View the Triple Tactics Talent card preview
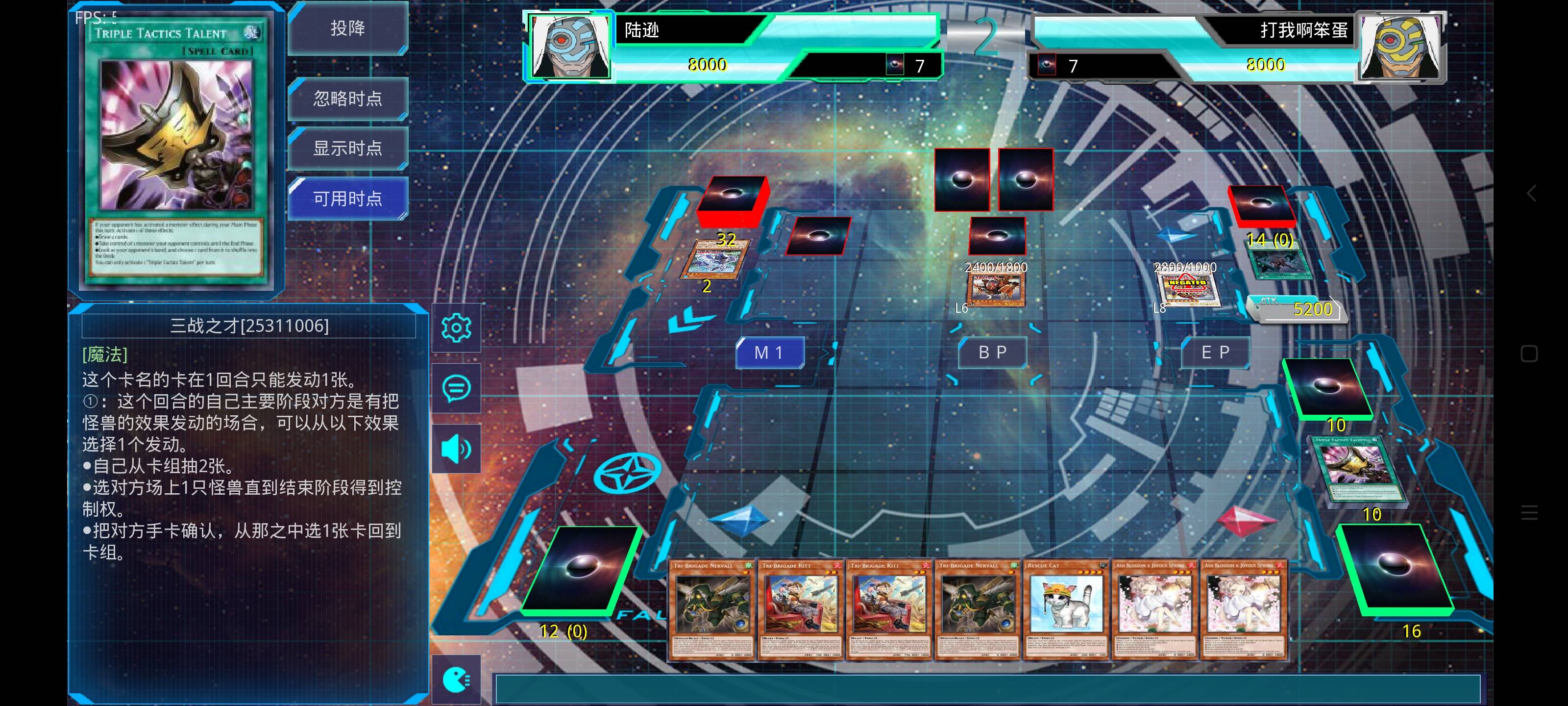The width and height of the screenshot is (1568, 706). click(176, 152)
